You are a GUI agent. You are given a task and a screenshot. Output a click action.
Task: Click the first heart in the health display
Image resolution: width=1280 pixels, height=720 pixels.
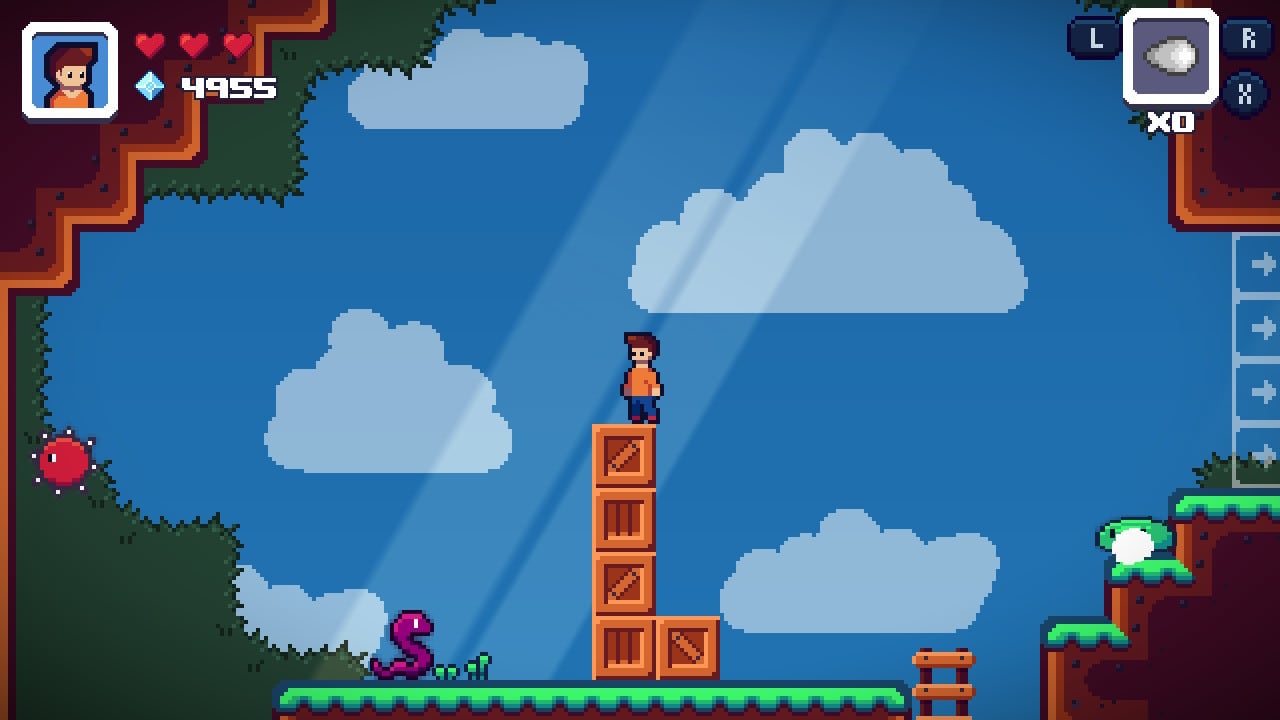point(152,44)
